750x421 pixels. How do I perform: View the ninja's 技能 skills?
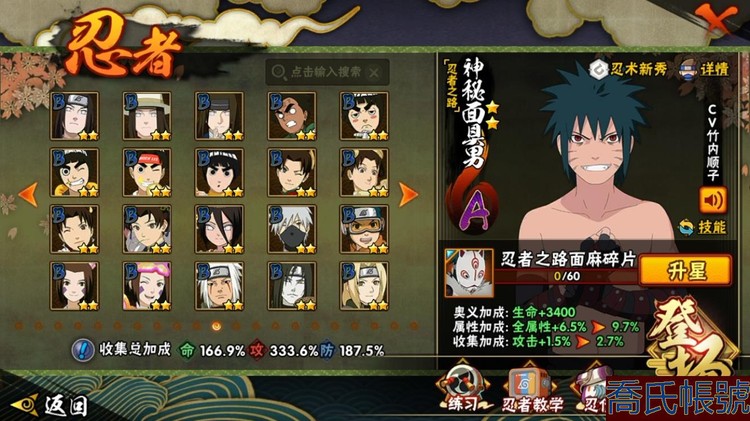coord(702,227)
